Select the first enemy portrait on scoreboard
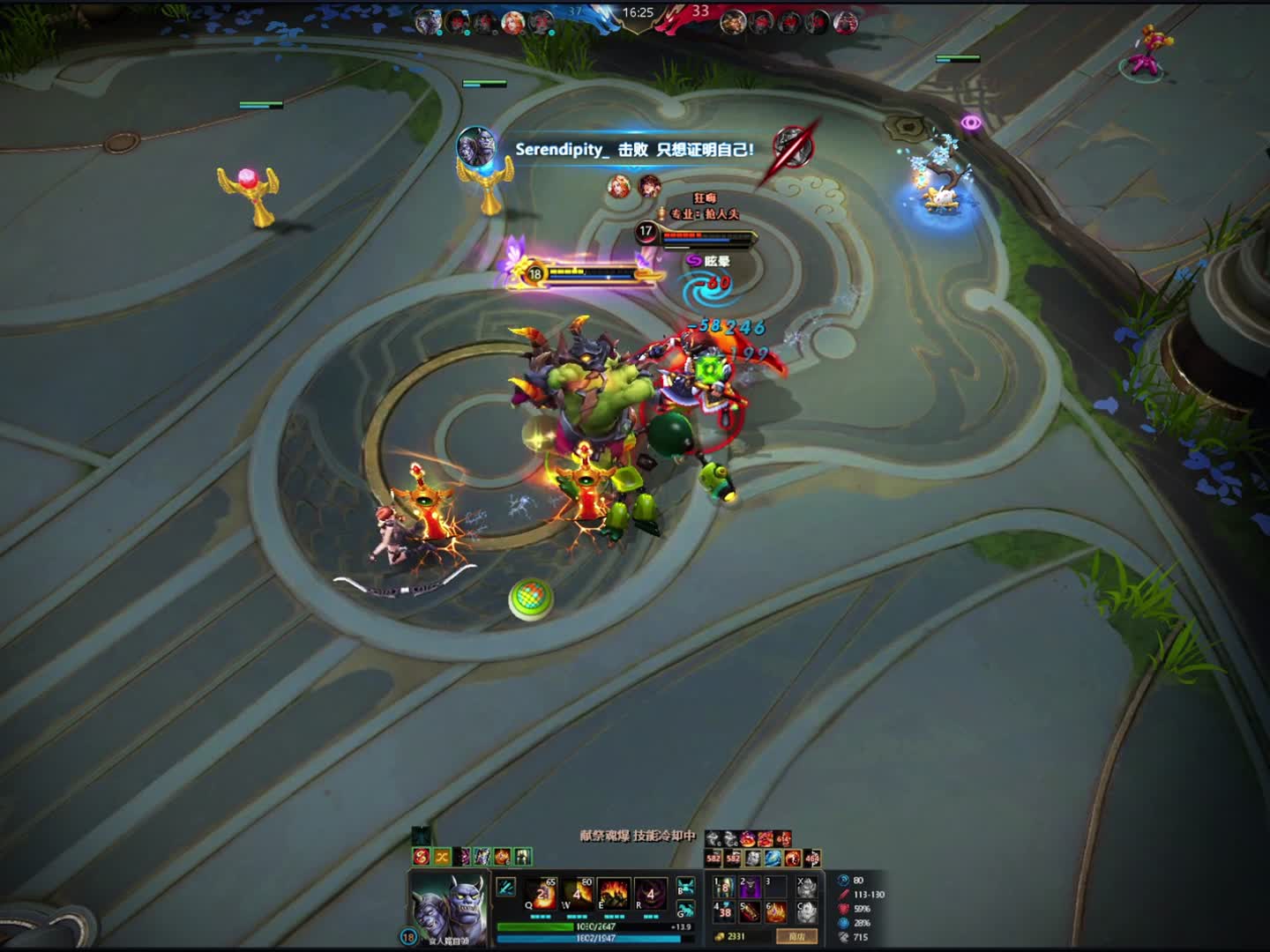1270x952 pixels. tap(733, 22)
